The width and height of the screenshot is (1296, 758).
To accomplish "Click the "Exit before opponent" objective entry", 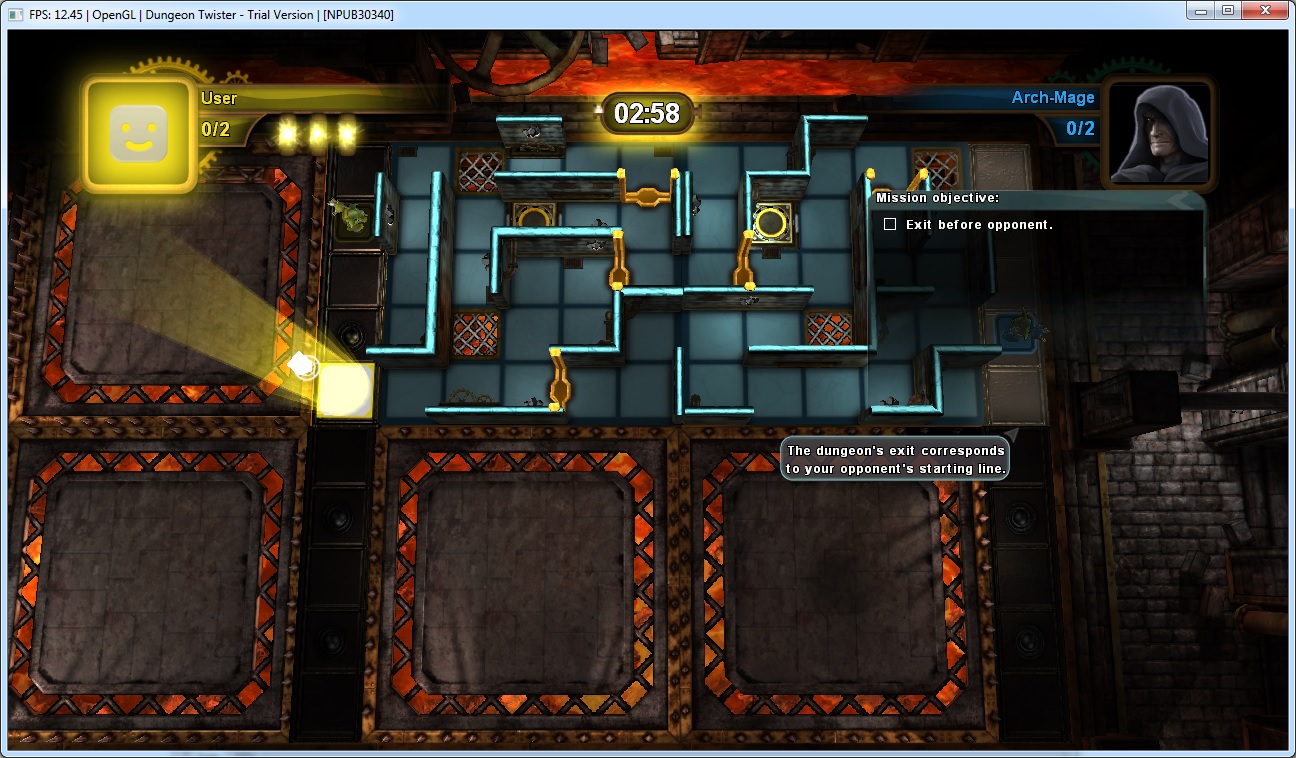I will (x=978, y=225).
